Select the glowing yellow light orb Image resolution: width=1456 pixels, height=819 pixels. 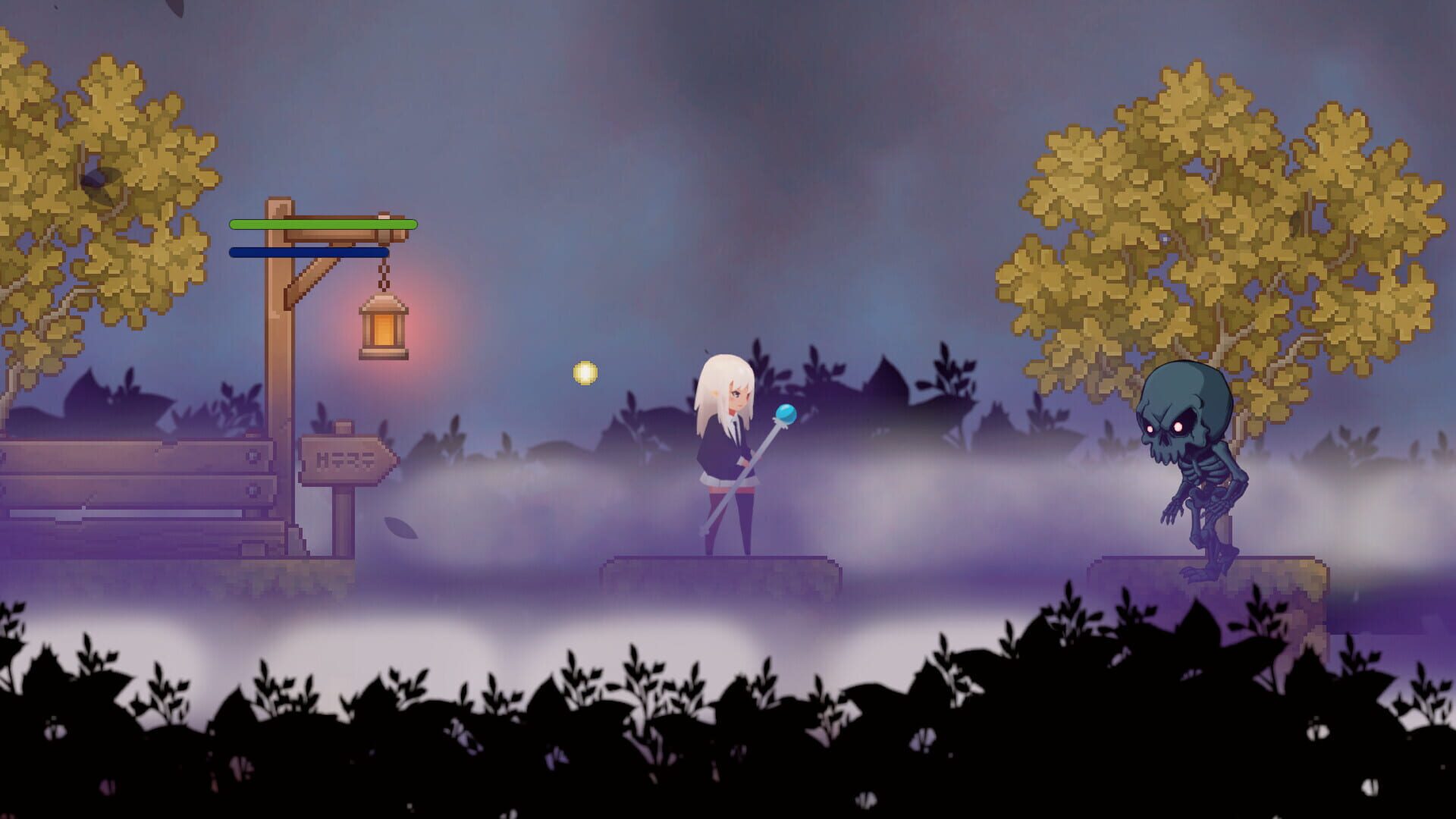[x=585, y=374]
